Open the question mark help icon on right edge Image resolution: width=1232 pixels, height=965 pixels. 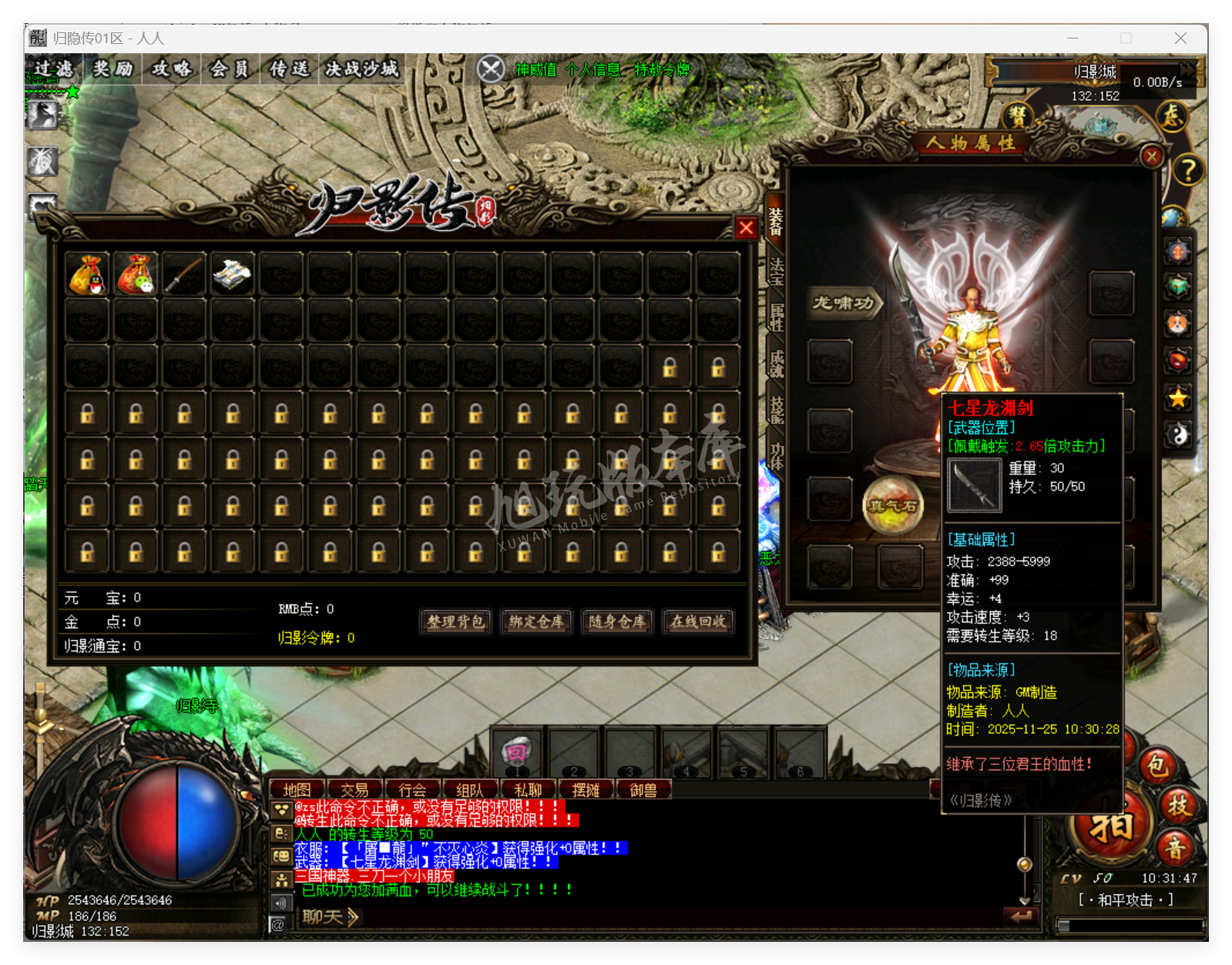click(x=1187, y=168)
